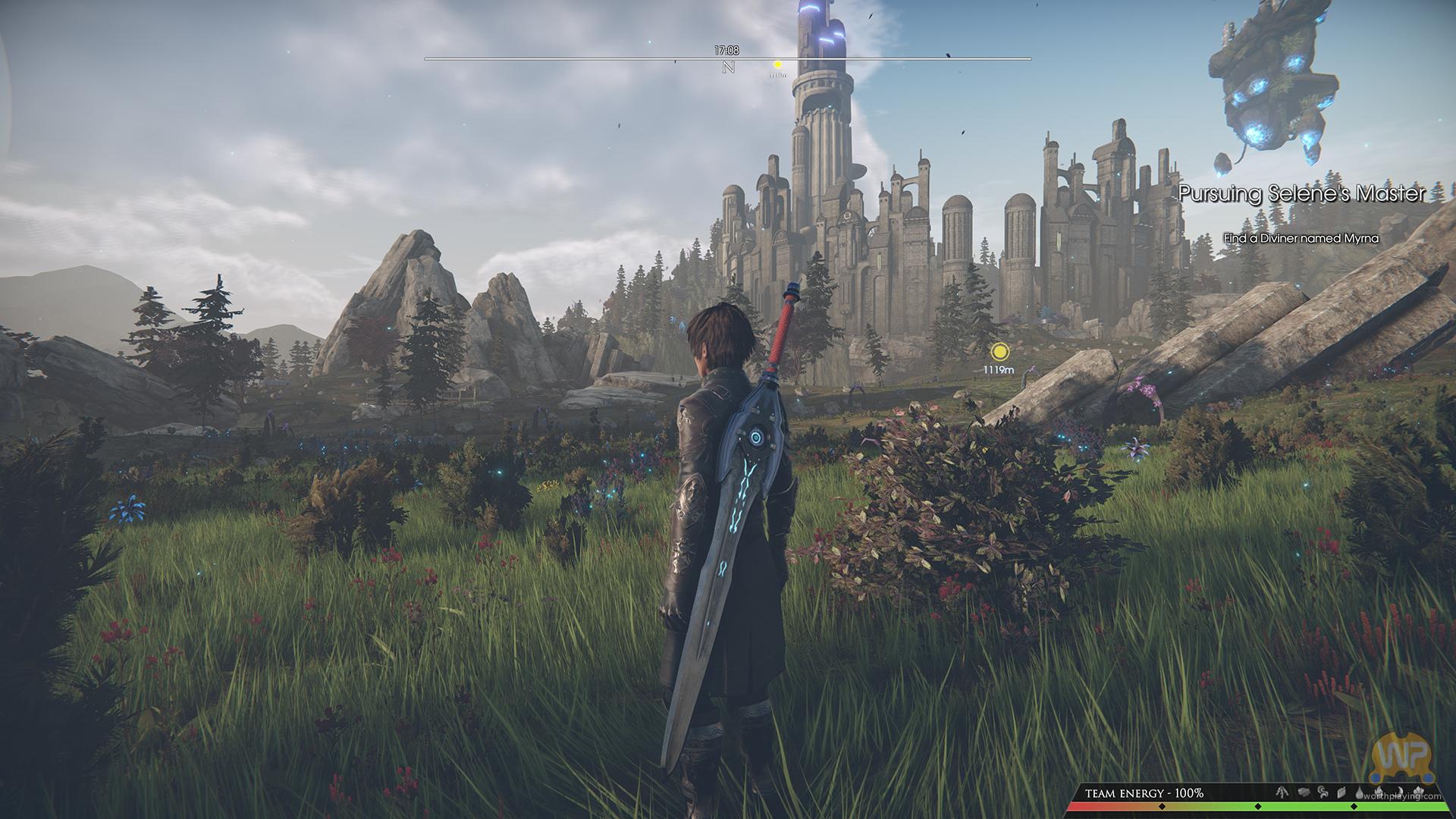This screenshot has width=1456, height=819.
Task: Select the yellow objective dot on the compass
Action: 777,65
